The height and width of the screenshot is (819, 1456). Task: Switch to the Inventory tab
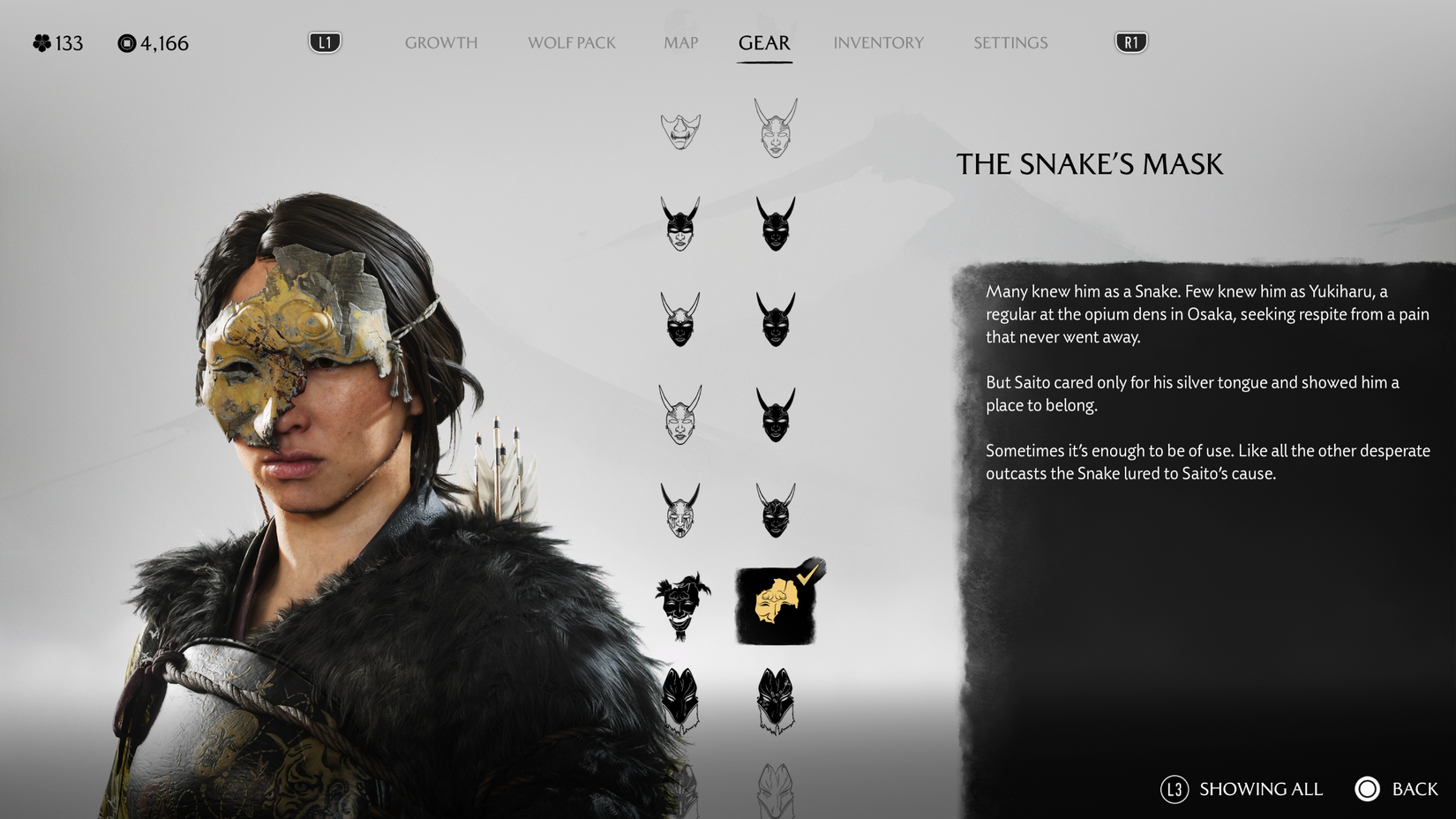click(879, 42)
